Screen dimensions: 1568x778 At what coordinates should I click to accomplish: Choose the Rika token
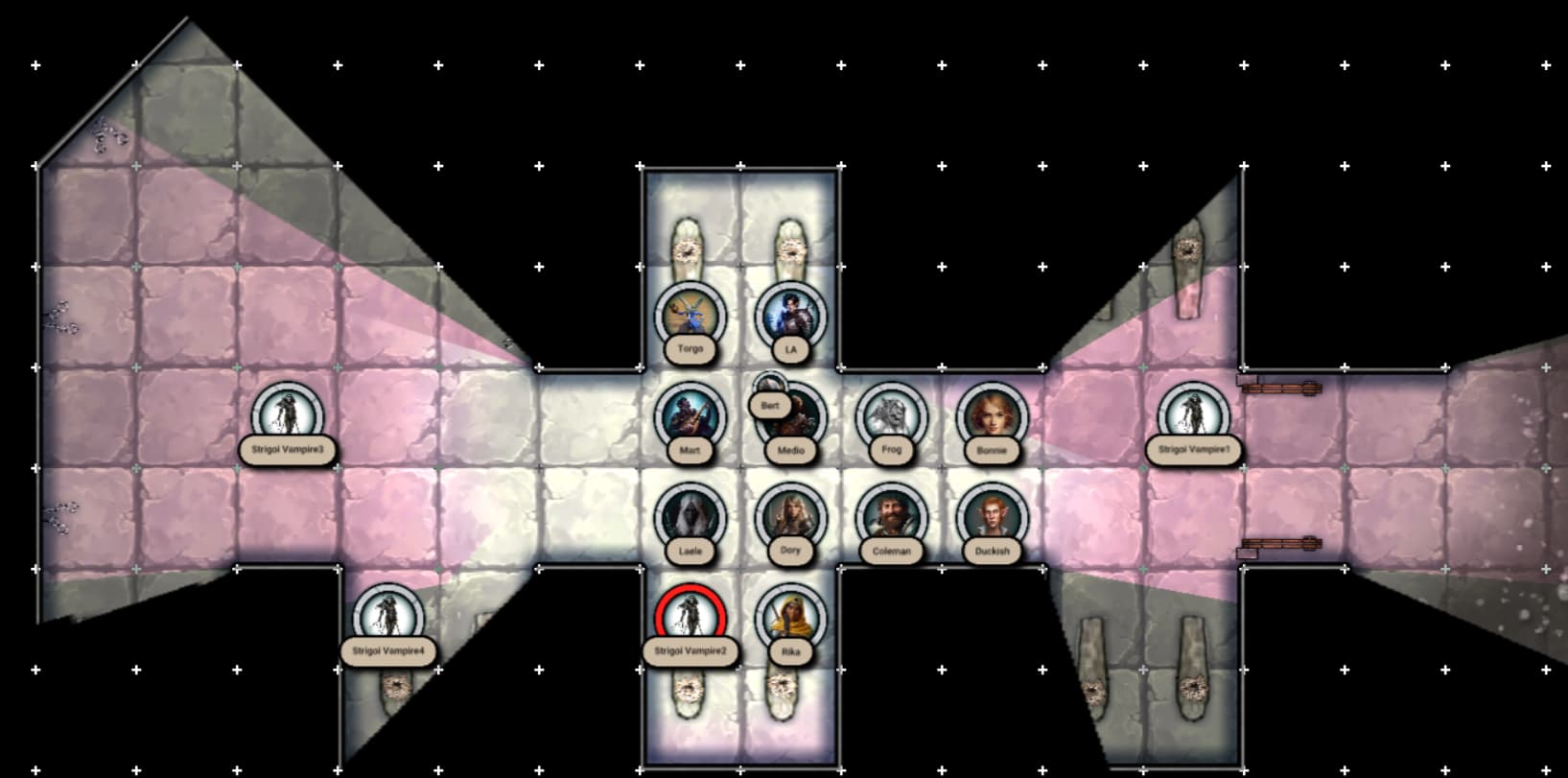click(791, 617)
